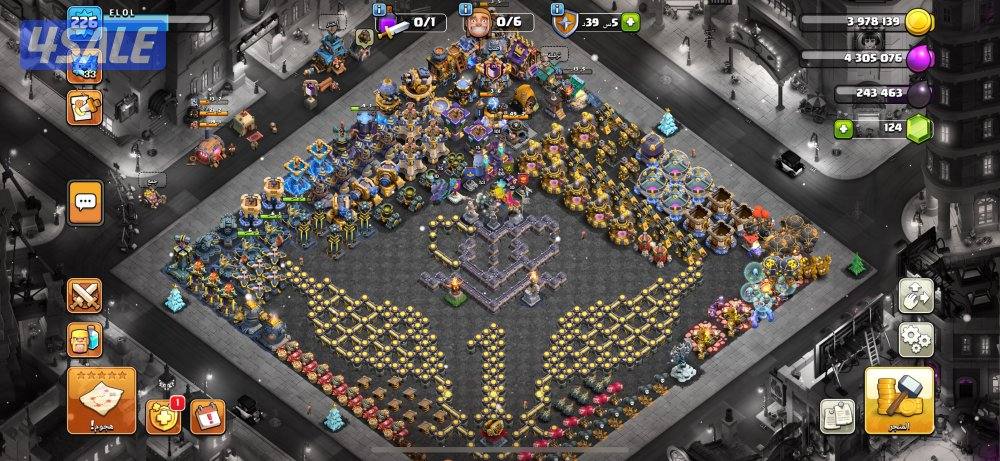Open the chat speech bubble
The width and height of the screenshot is (1000, 461).
pos(86,202)
